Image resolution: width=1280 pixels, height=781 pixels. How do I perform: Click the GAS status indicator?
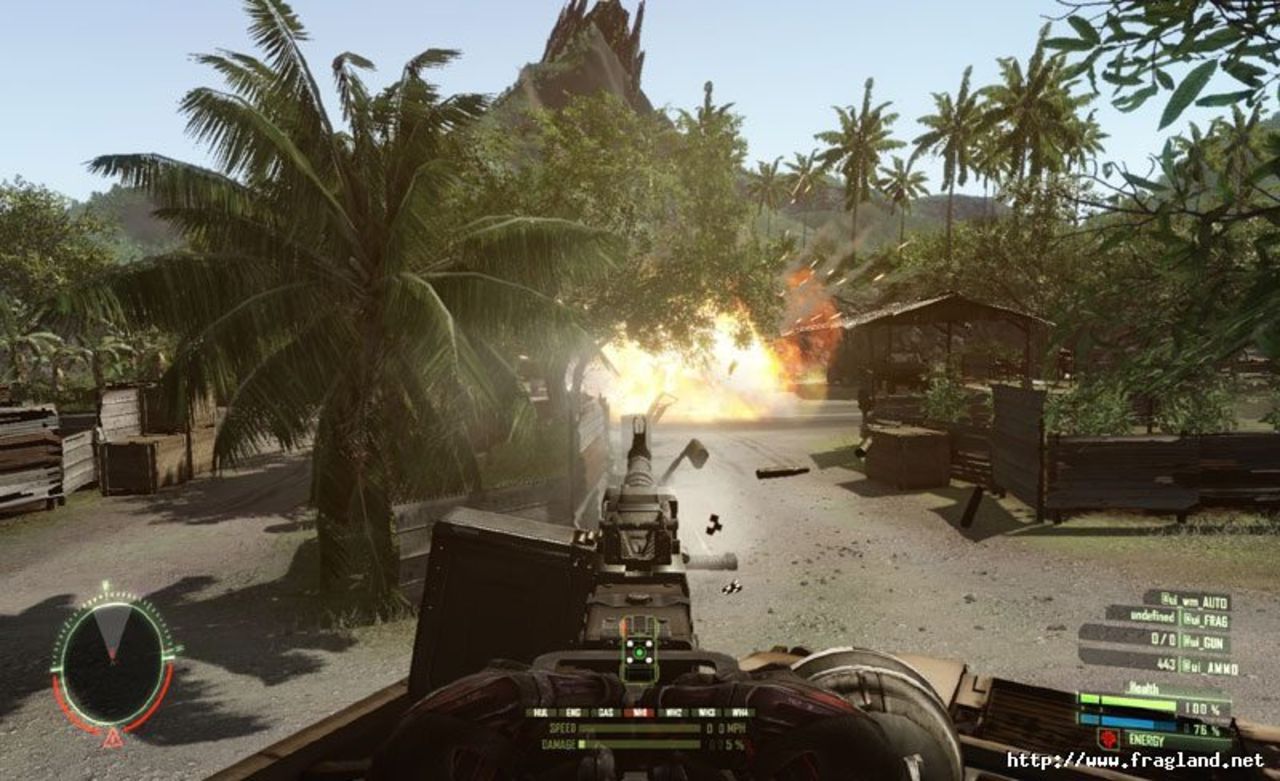point(604,712)
